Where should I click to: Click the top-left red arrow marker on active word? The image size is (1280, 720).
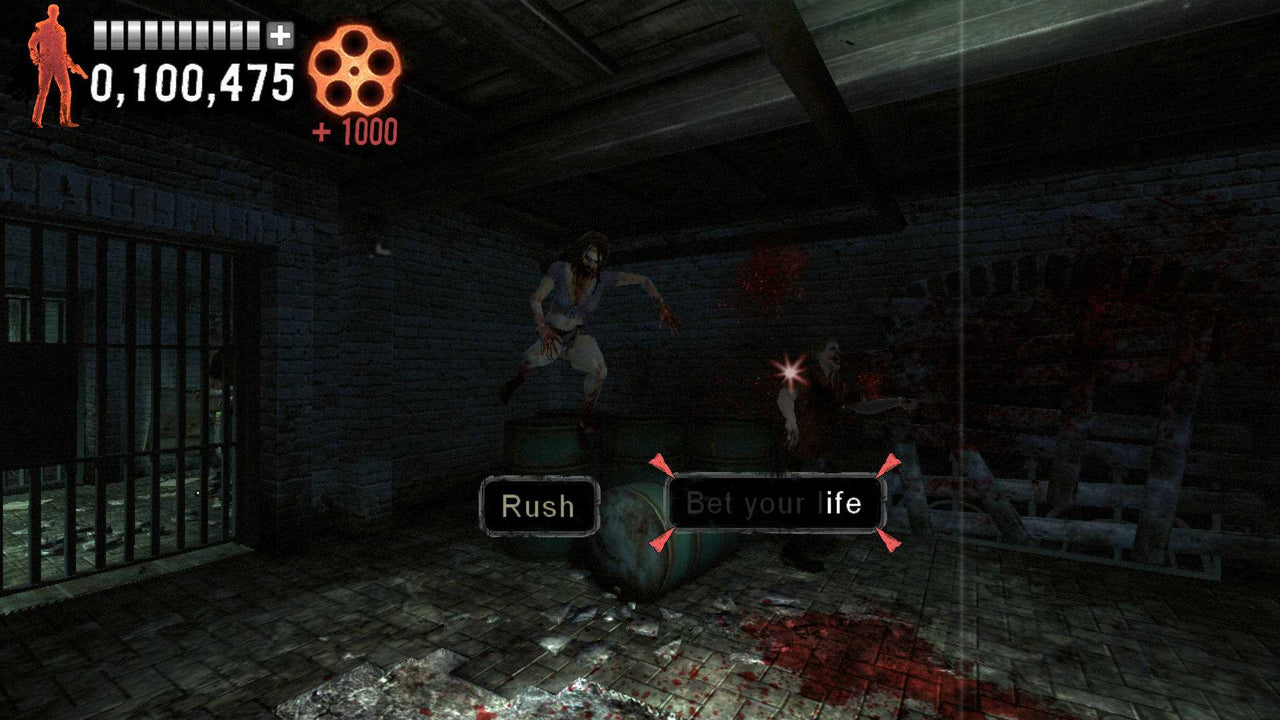663,463
